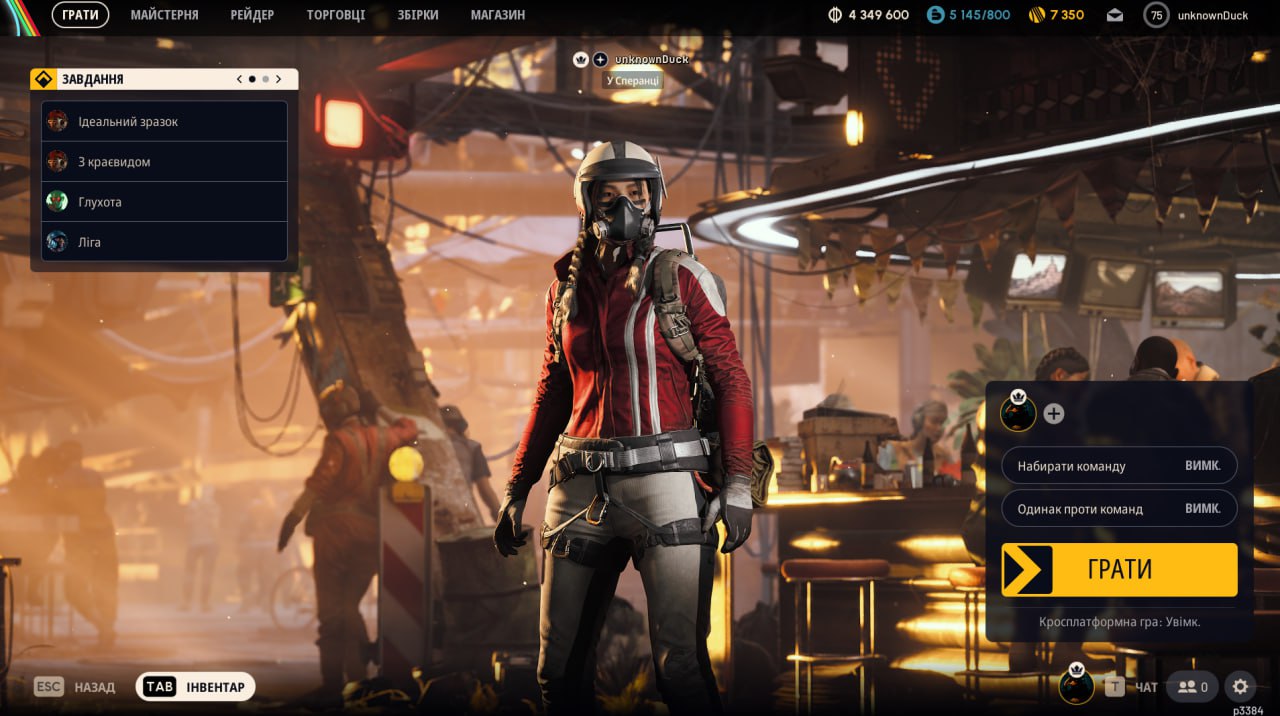Open the Магазин tab
Image resolution: width=1280 pixels, height=716 pixels.
tap(497, 15)
